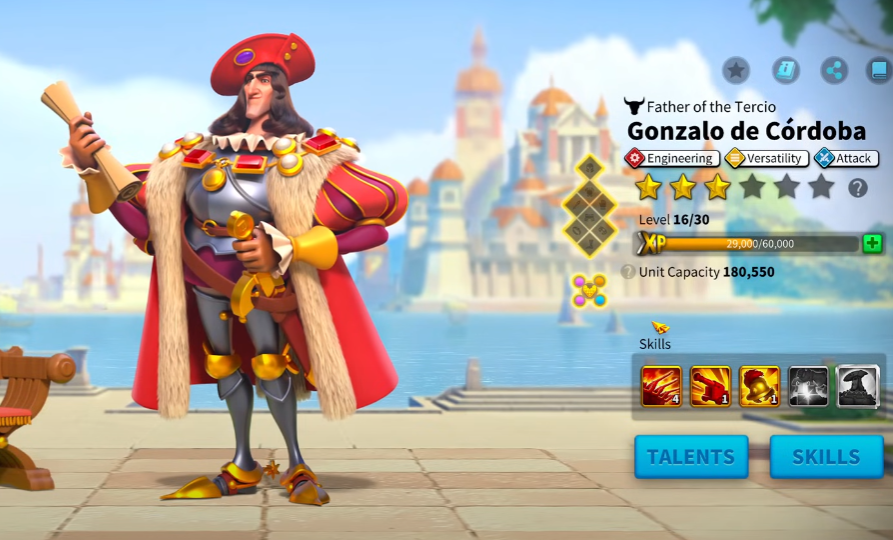Select the Versatility specialty tag

point(766,158)
